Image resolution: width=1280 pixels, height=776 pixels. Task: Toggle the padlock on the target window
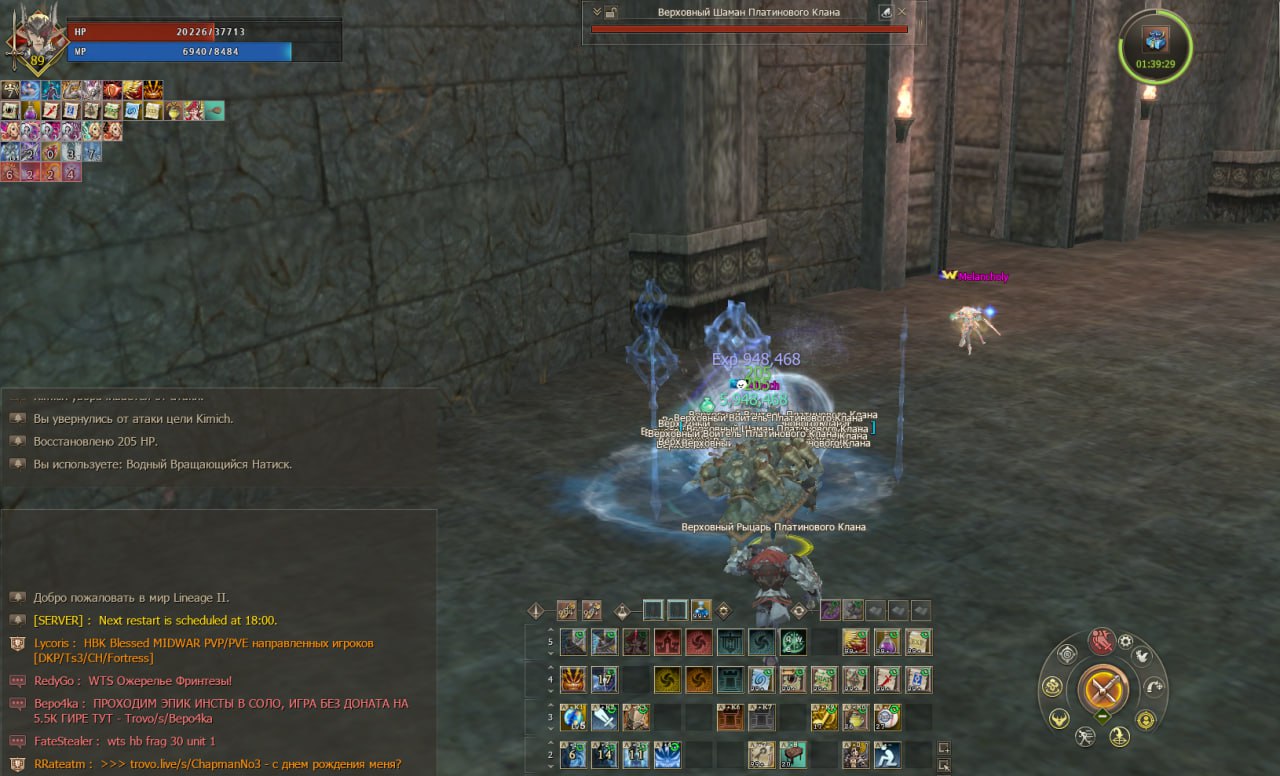click(x=611, y=12)
